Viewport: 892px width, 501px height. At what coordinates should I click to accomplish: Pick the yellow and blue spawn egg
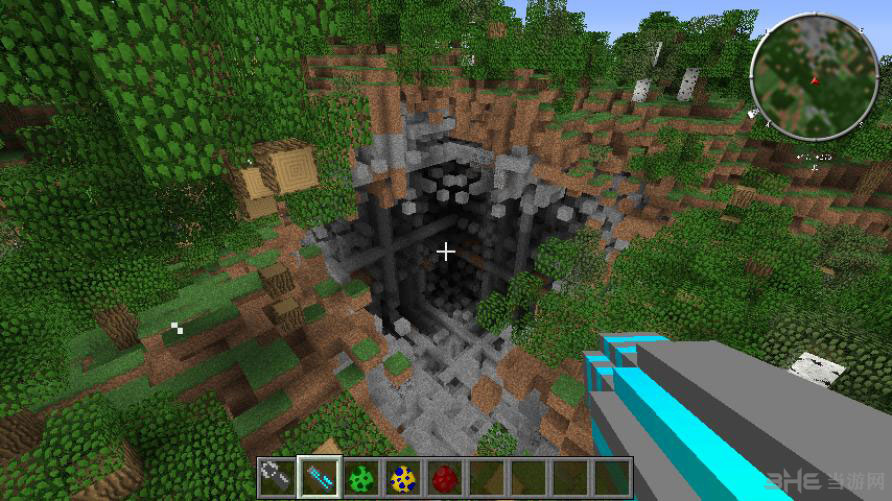tap(403, 477)
